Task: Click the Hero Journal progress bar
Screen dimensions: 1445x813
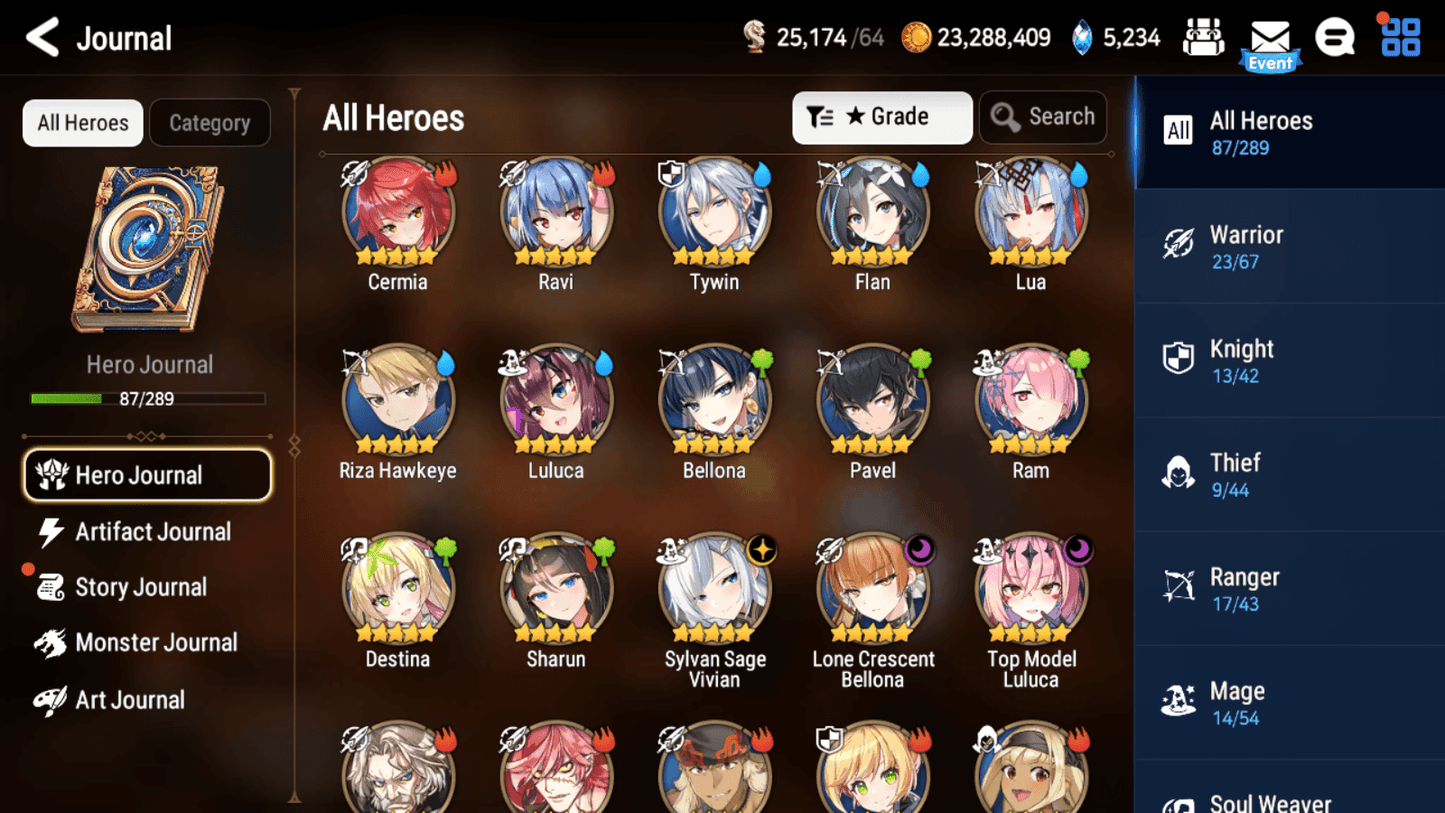Action: (x=150, y=398)
